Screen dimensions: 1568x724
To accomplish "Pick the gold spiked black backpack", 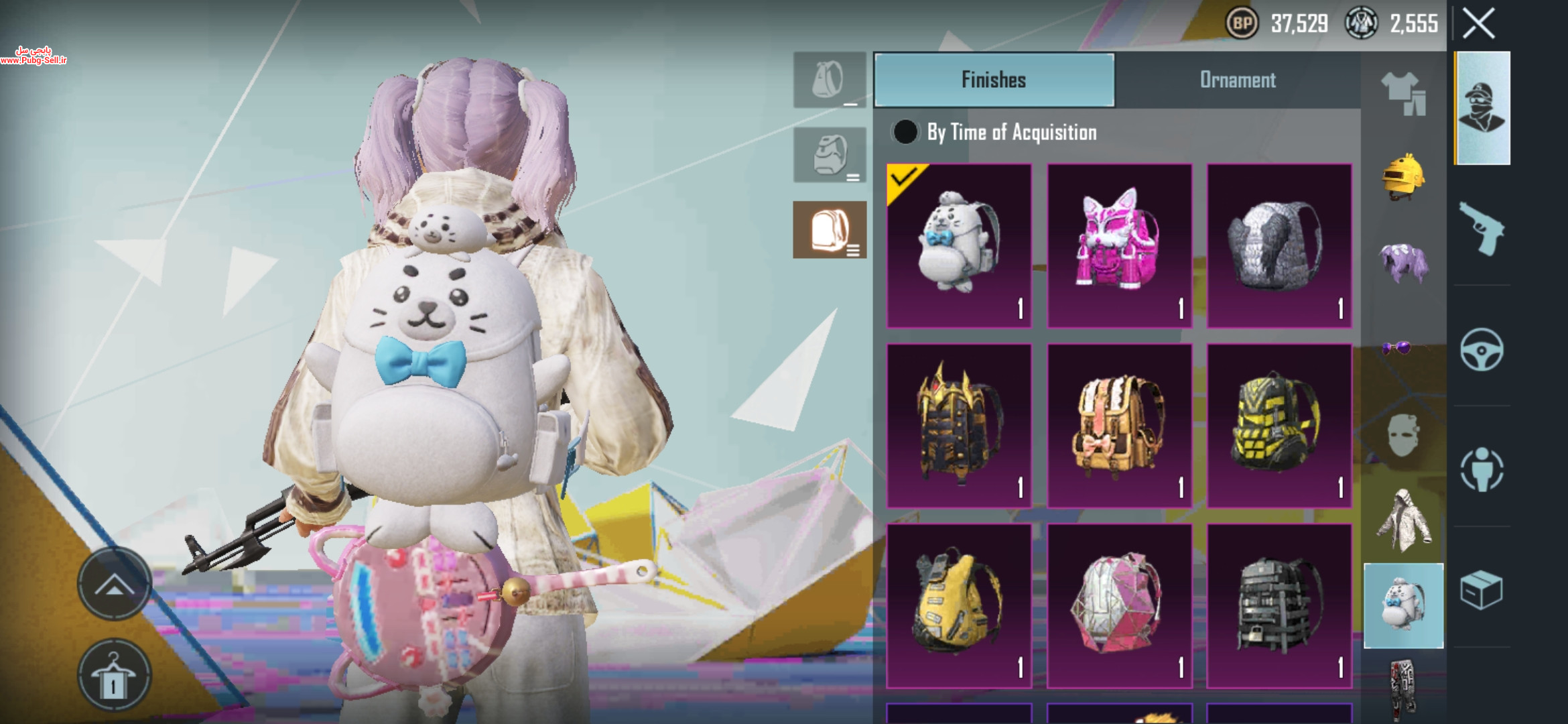I will pyautogui.click(x=959, y=426).
